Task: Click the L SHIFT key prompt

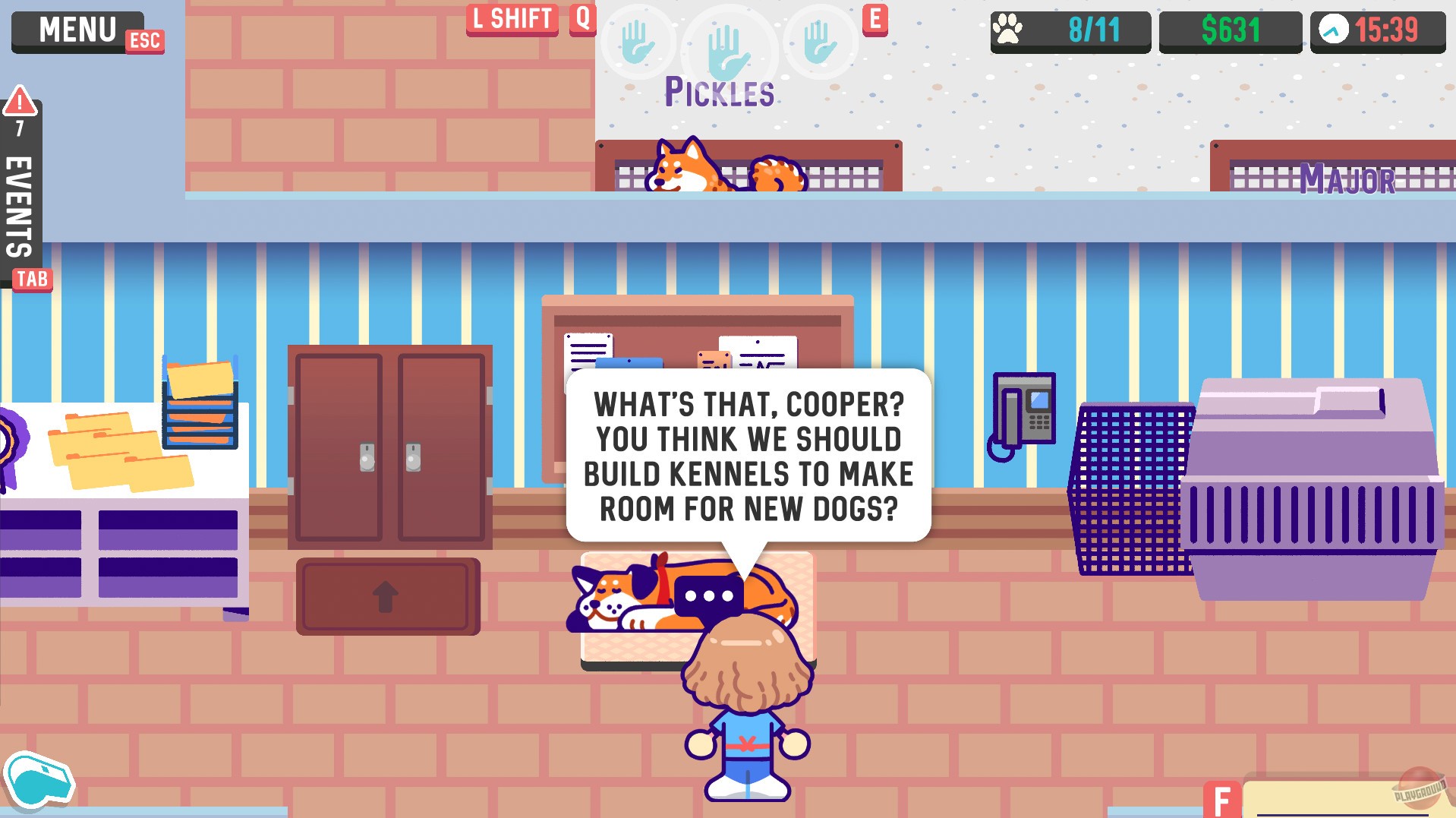Action: [x=511, y=19]
